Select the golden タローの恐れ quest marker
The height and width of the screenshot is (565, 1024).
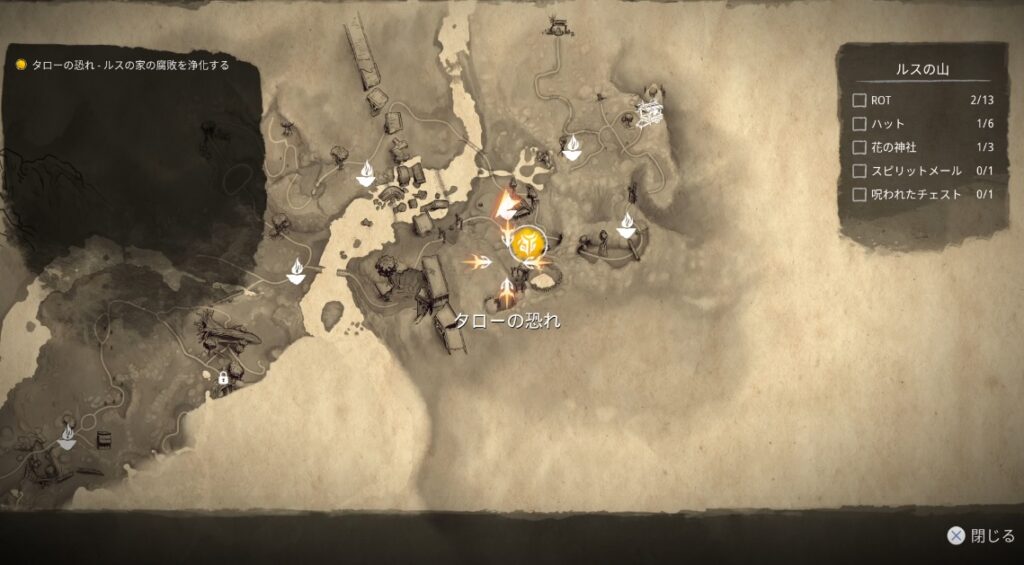click(x=527, y=243)
